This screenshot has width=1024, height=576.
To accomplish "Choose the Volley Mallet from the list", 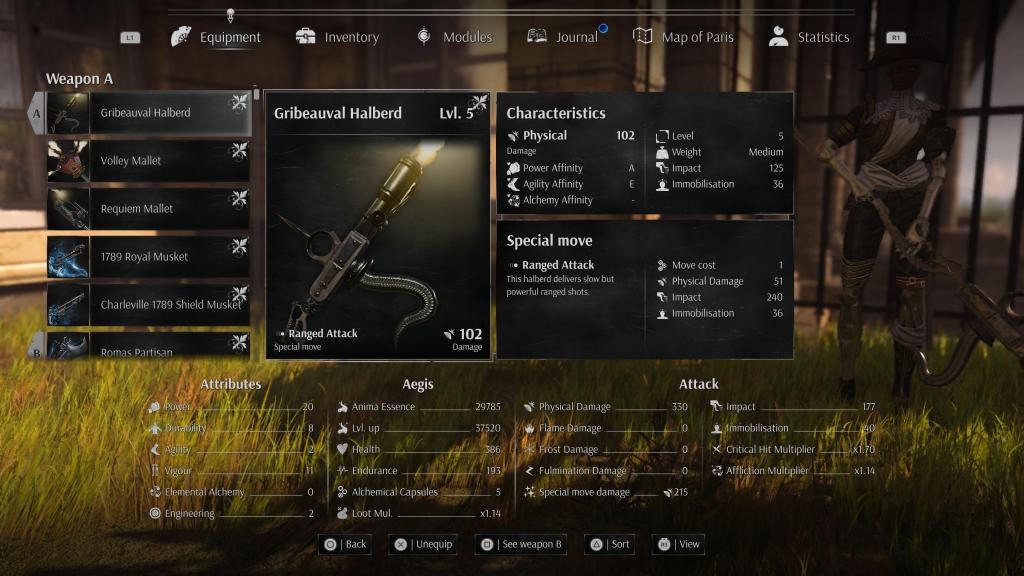I will click(x=148, y=161).
